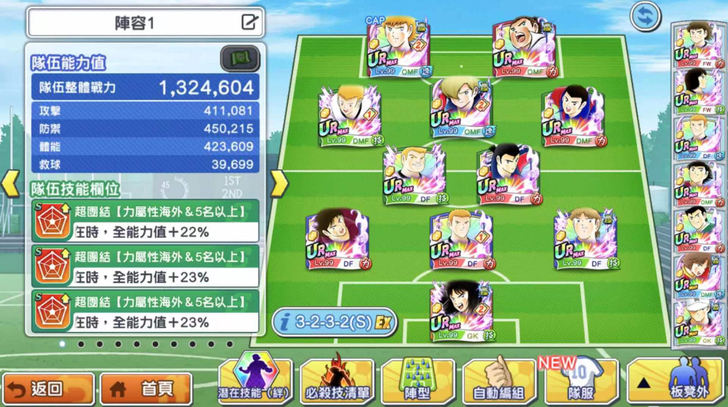The height and width of the screenshot is (407, 728).
Task: Pick the top bench player card in the side column
Action: 696,42
